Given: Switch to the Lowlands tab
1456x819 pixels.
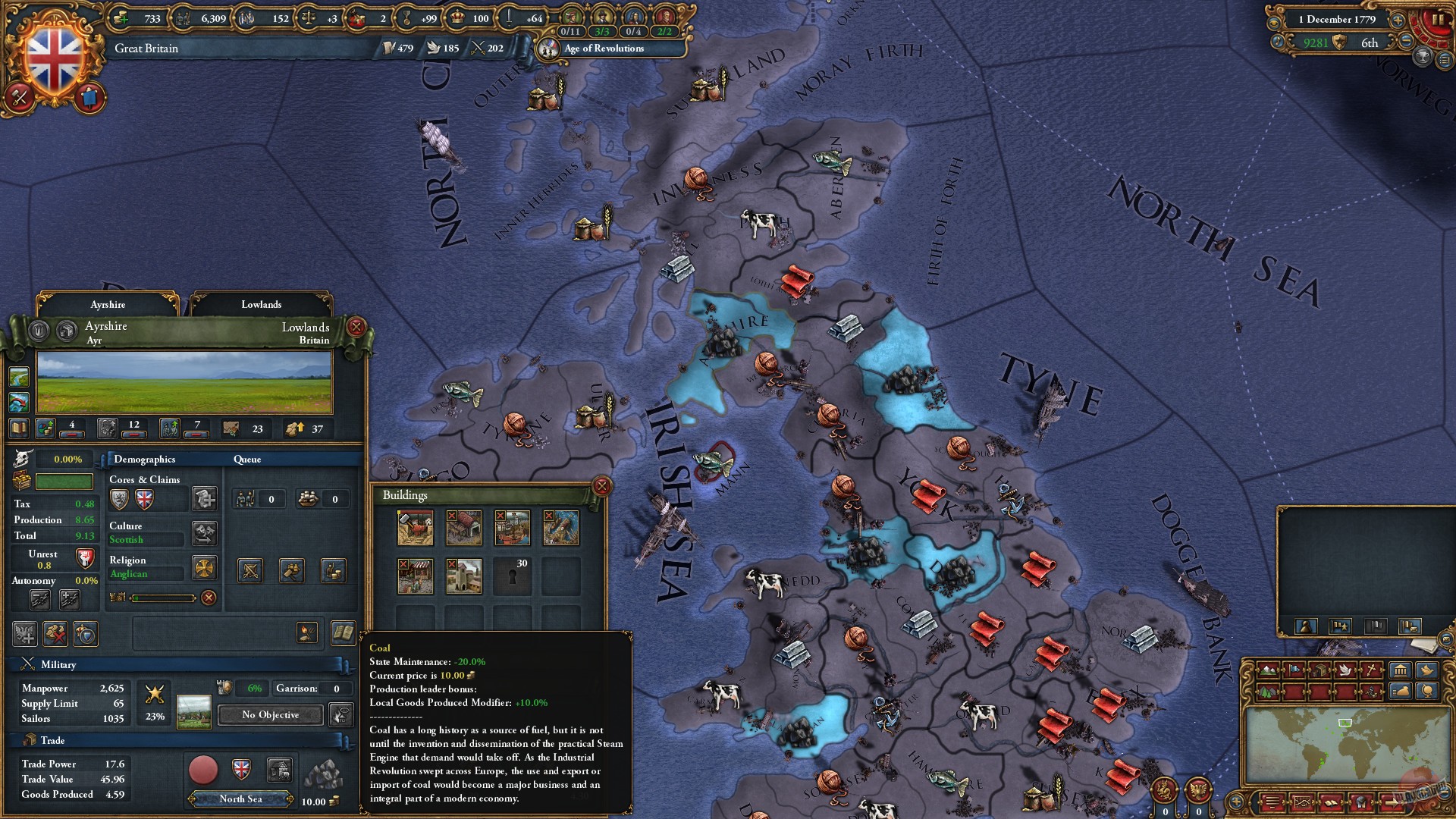Looking at the screenshot, I should pos(262,304).
